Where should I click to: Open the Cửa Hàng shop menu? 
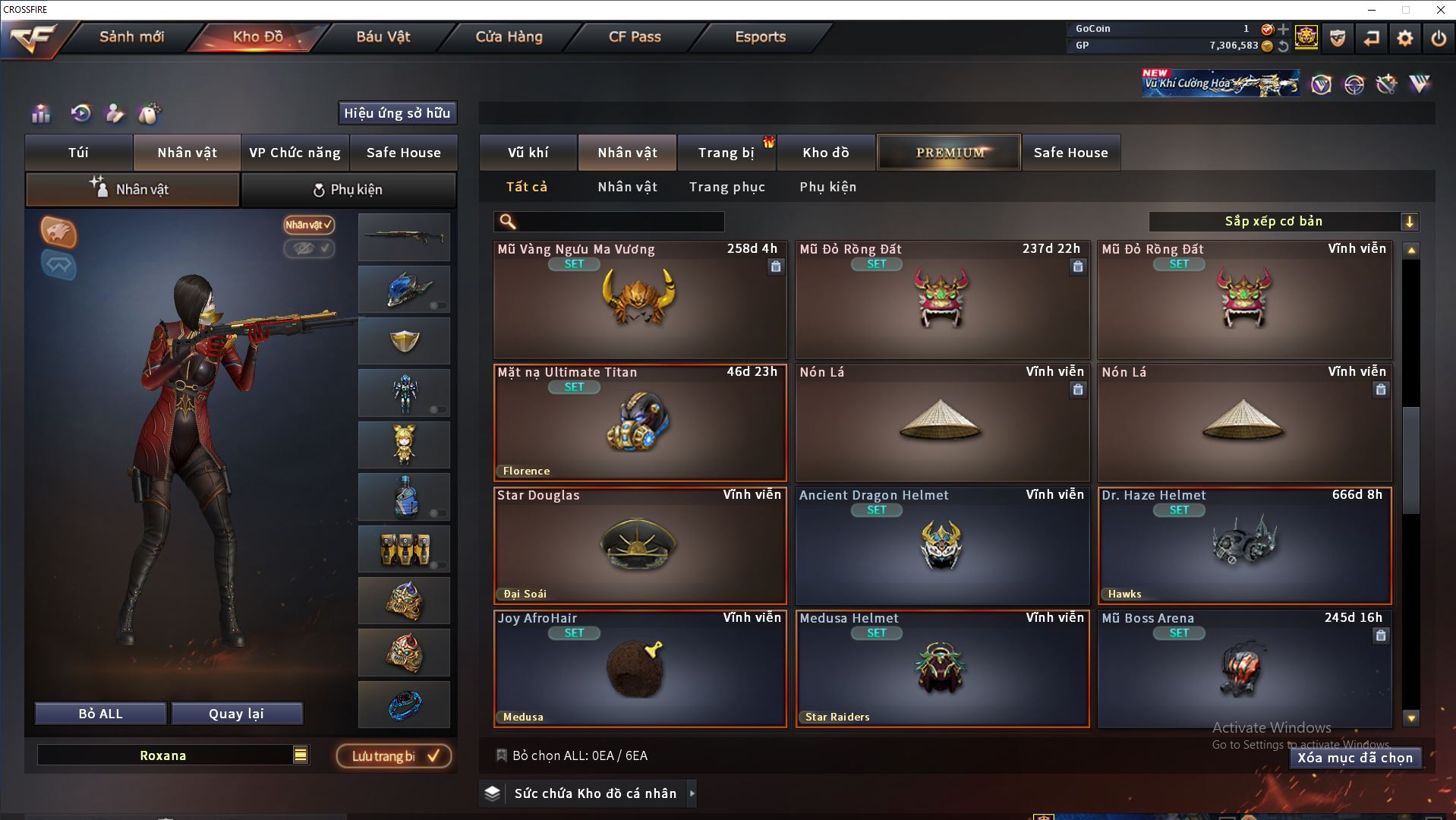tap(509, 37)
